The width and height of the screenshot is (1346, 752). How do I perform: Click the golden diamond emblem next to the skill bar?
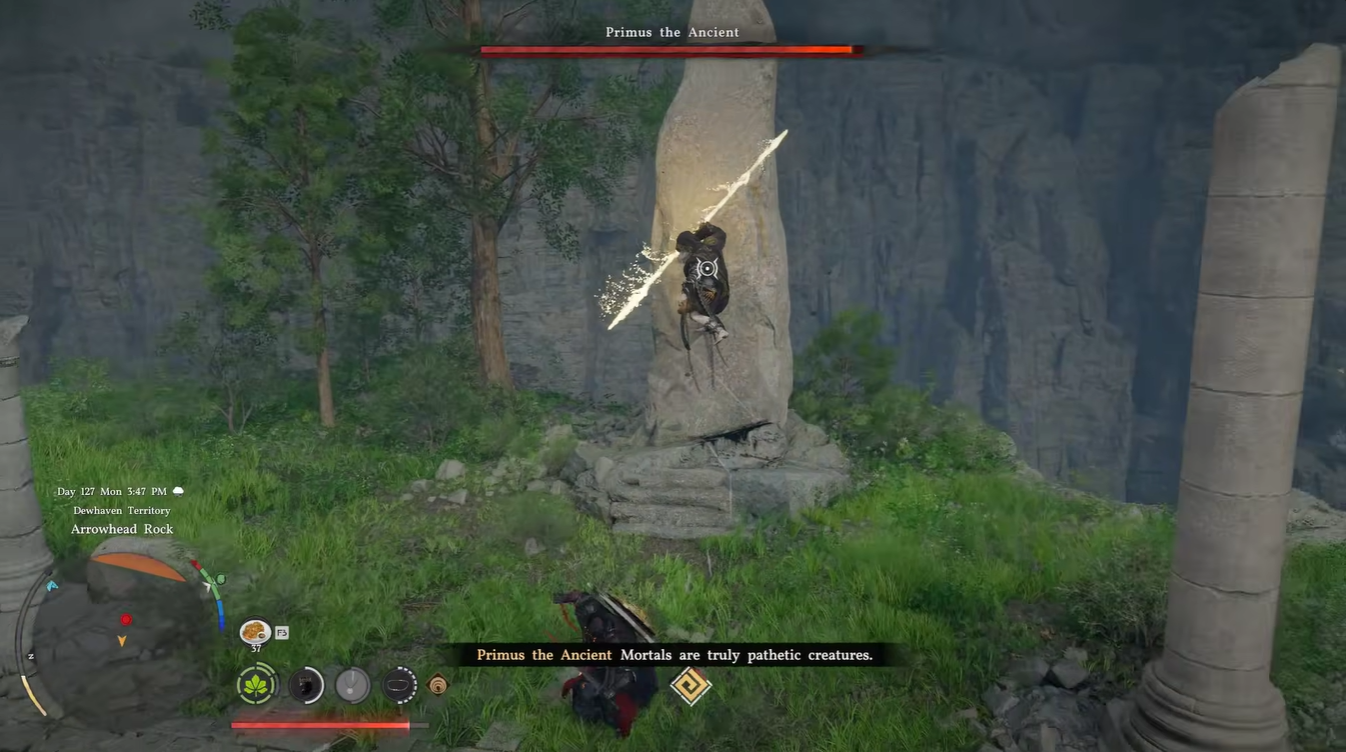(x=438, y=684)
